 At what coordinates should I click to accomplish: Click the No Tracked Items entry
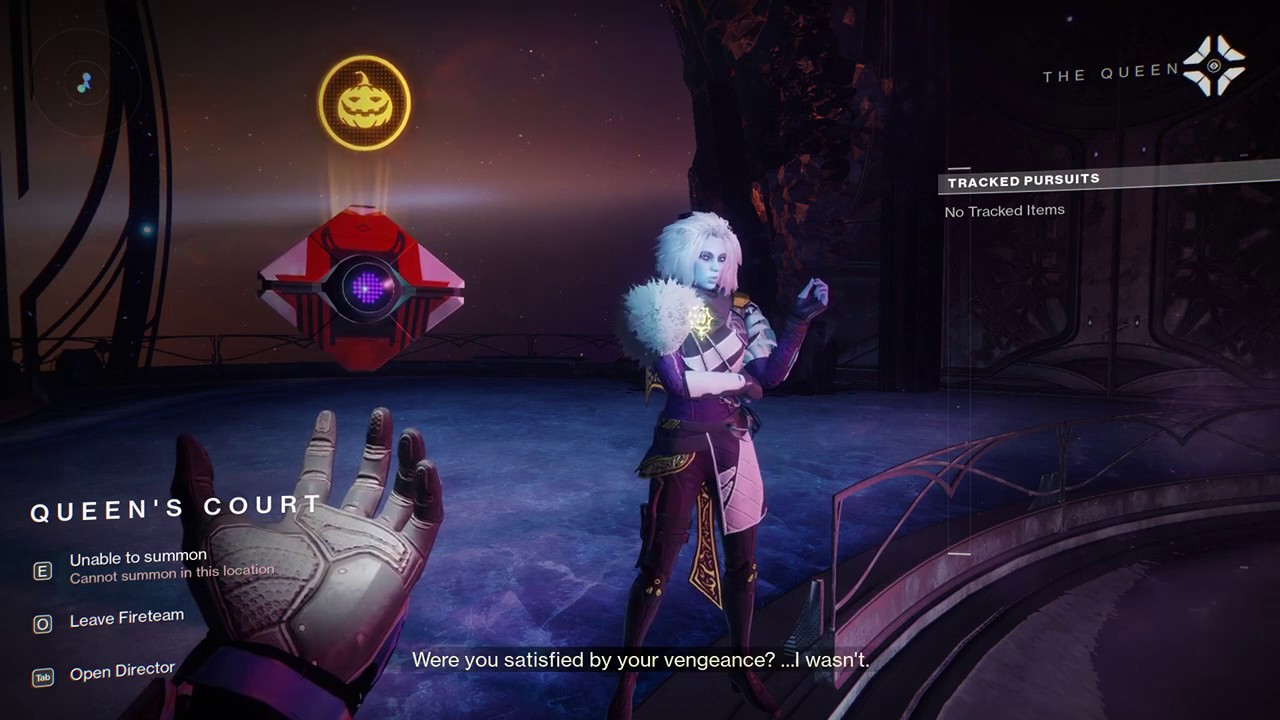click(x=1004, y=210)
